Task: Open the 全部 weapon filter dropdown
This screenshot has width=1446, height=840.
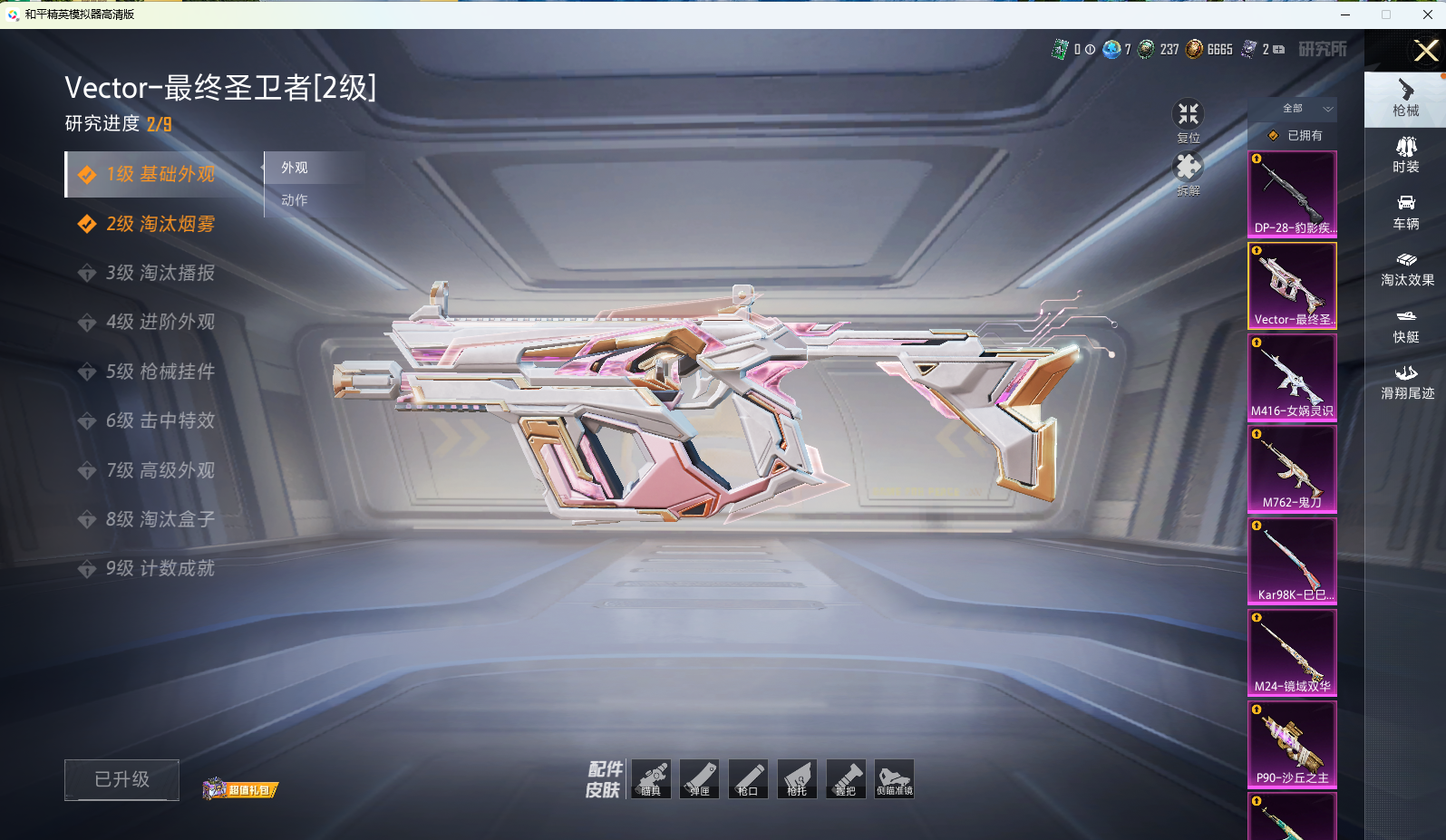Action: [1305, 109]
